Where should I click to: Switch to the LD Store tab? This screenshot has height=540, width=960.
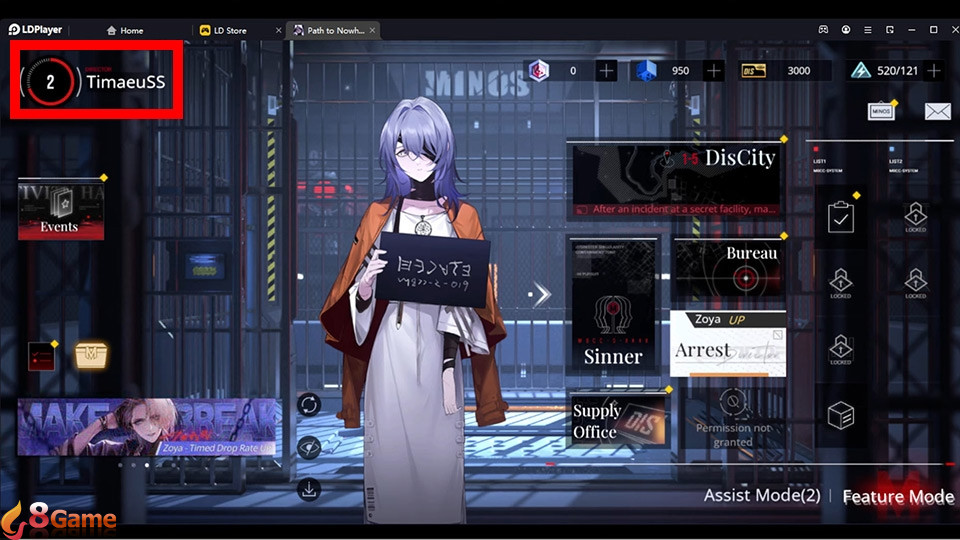pyautogui.click(x=229, y=31)
